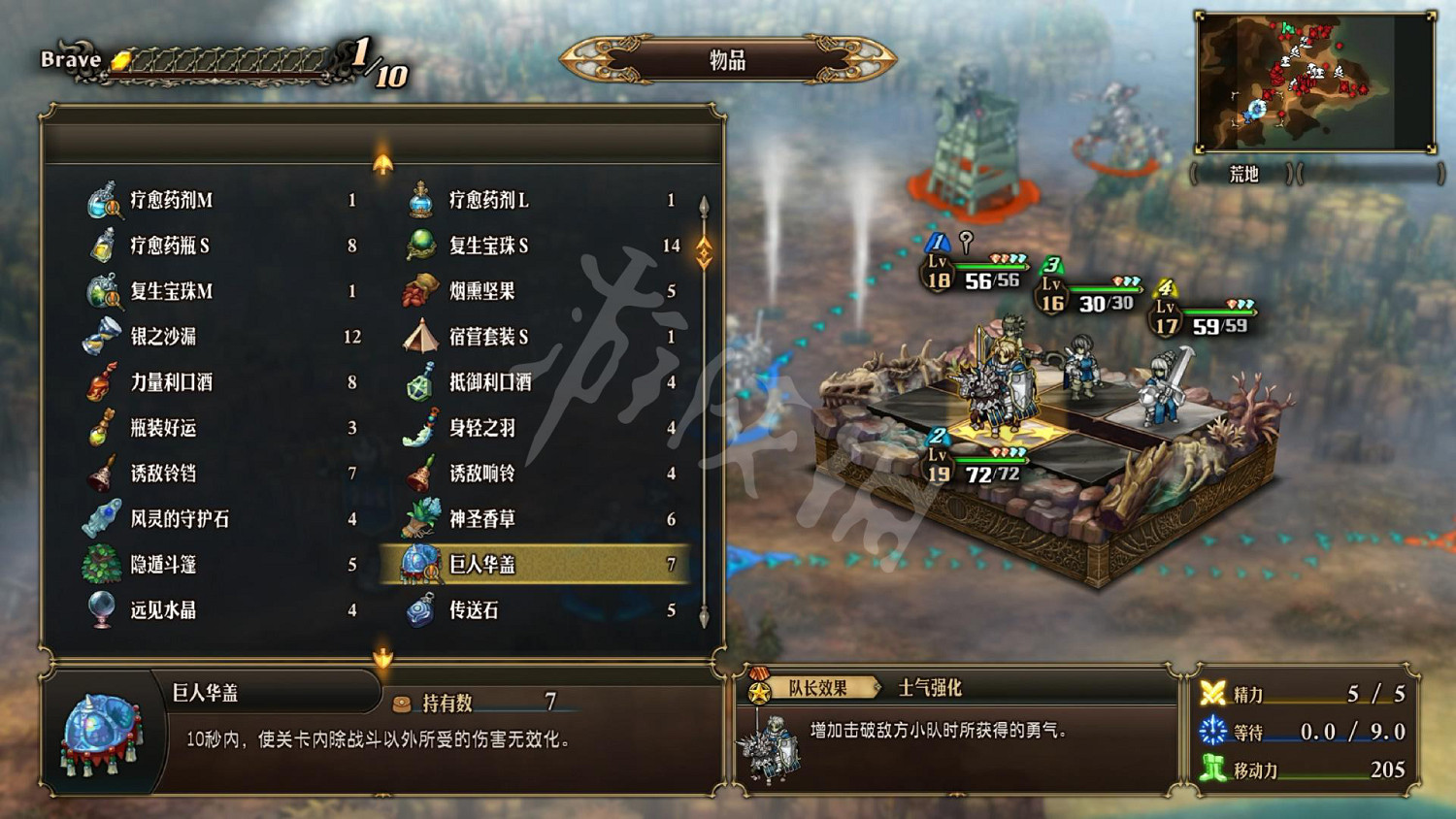Select the 疗愈药剂M healing potion icon

pos(99,202)
